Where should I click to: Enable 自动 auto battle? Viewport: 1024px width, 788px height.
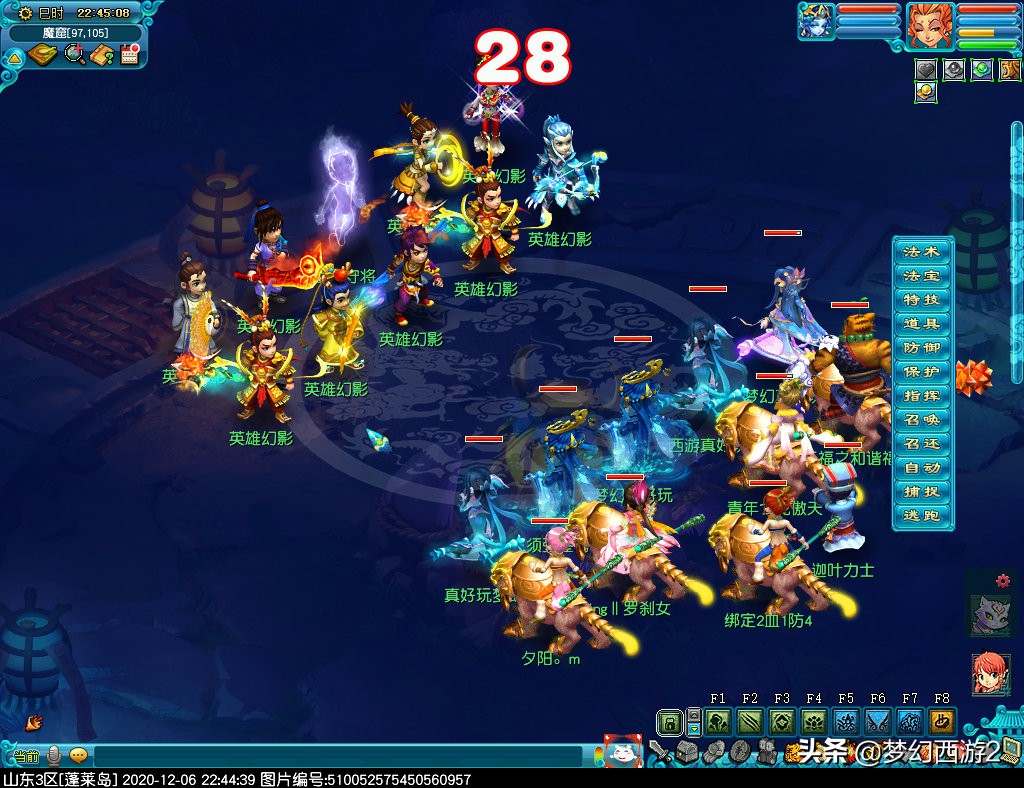click(x=922, y=467)
